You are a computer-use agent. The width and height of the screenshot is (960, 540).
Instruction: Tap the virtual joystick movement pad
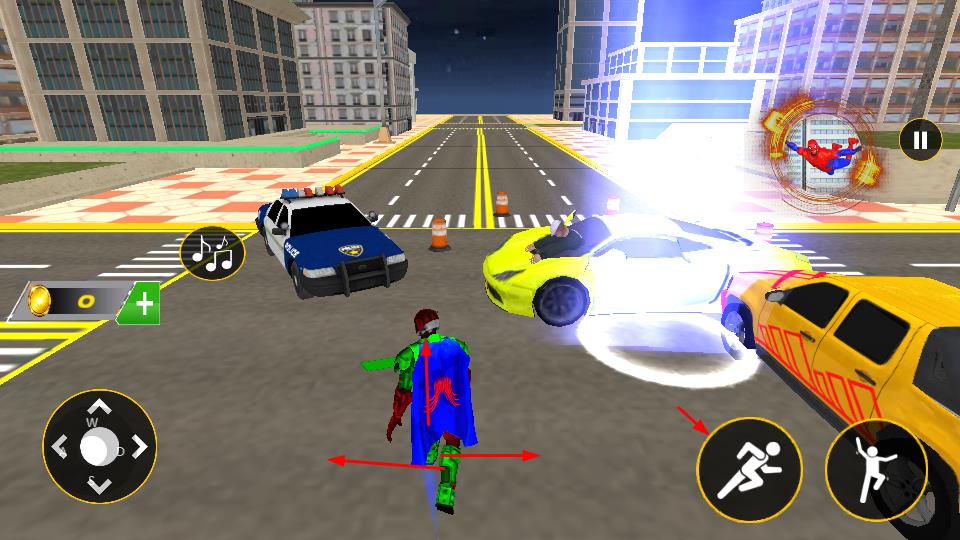tap(98, 447)
